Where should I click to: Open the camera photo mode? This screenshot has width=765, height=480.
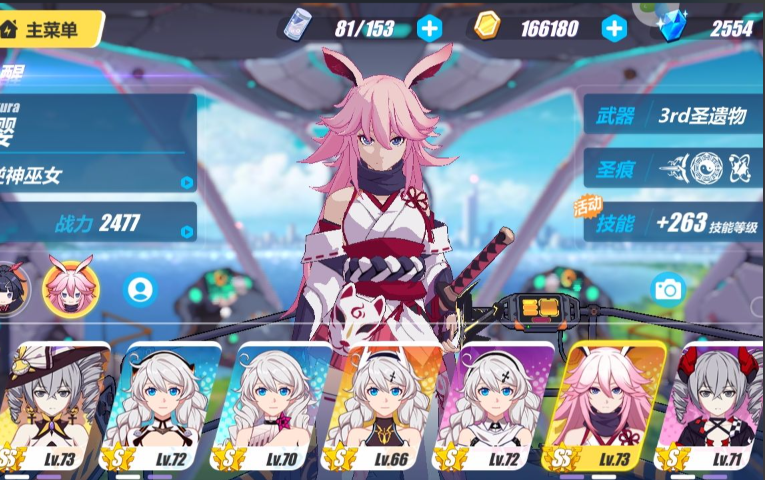tap(667, 290)
